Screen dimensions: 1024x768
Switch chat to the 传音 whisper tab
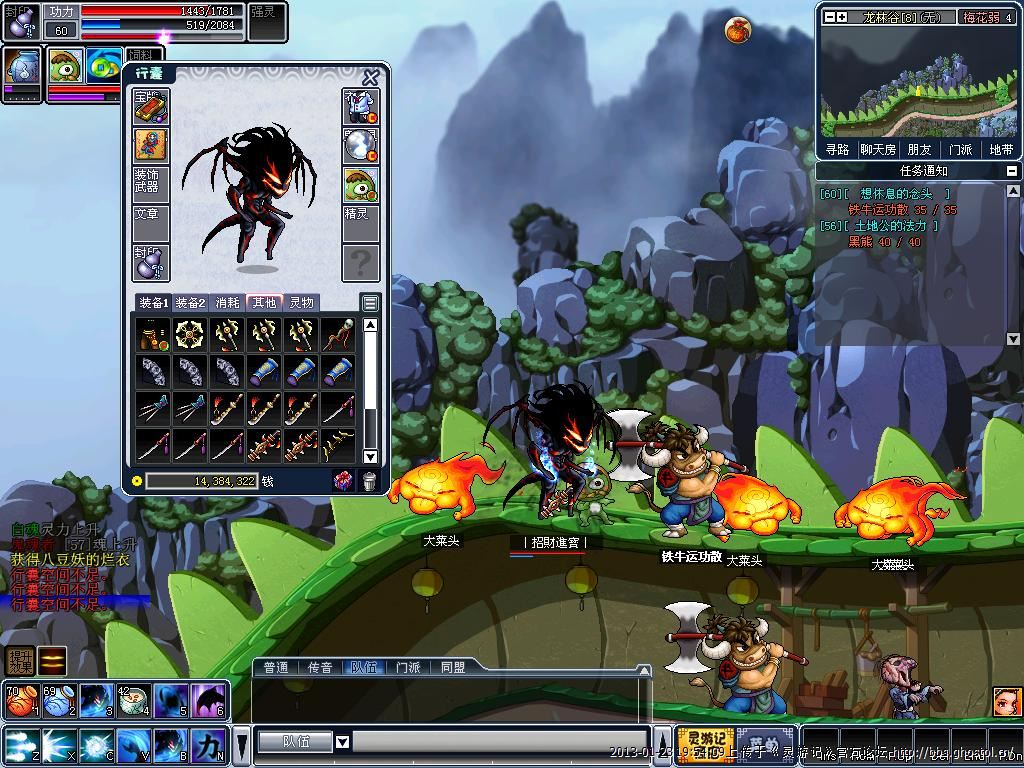[319, 667]
